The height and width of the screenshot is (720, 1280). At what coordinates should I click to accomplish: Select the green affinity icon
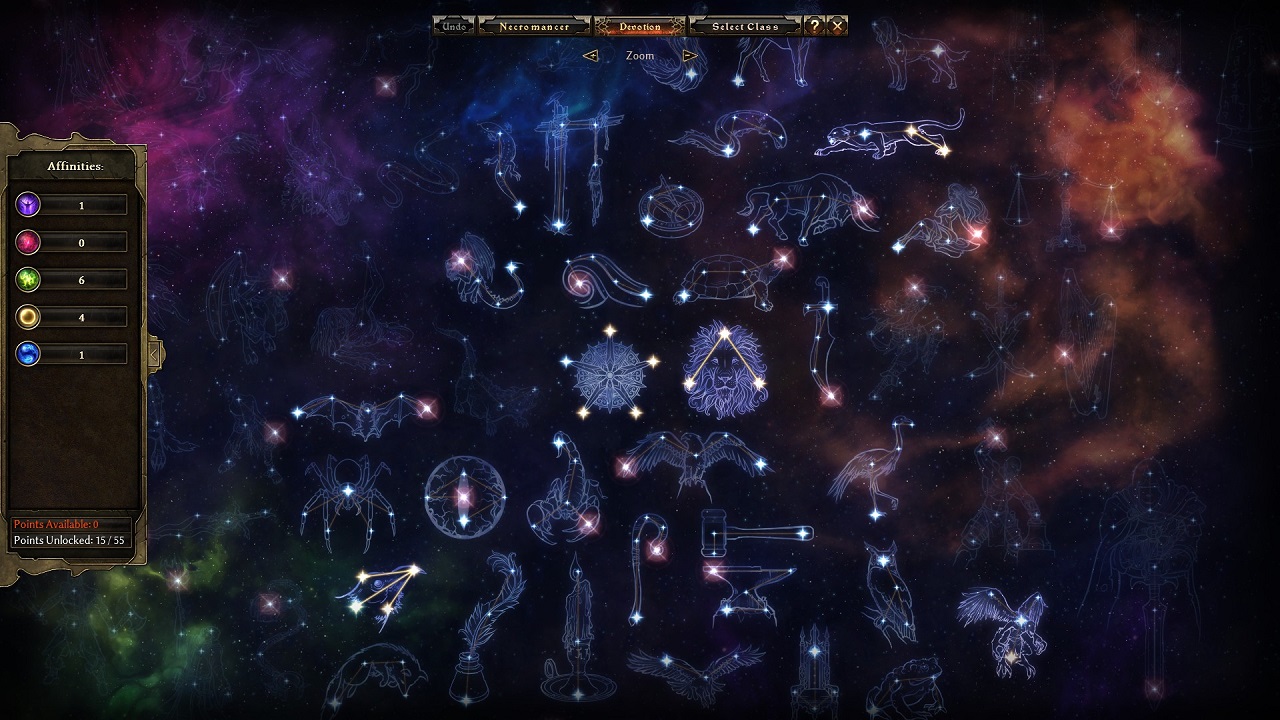point(28,280)
